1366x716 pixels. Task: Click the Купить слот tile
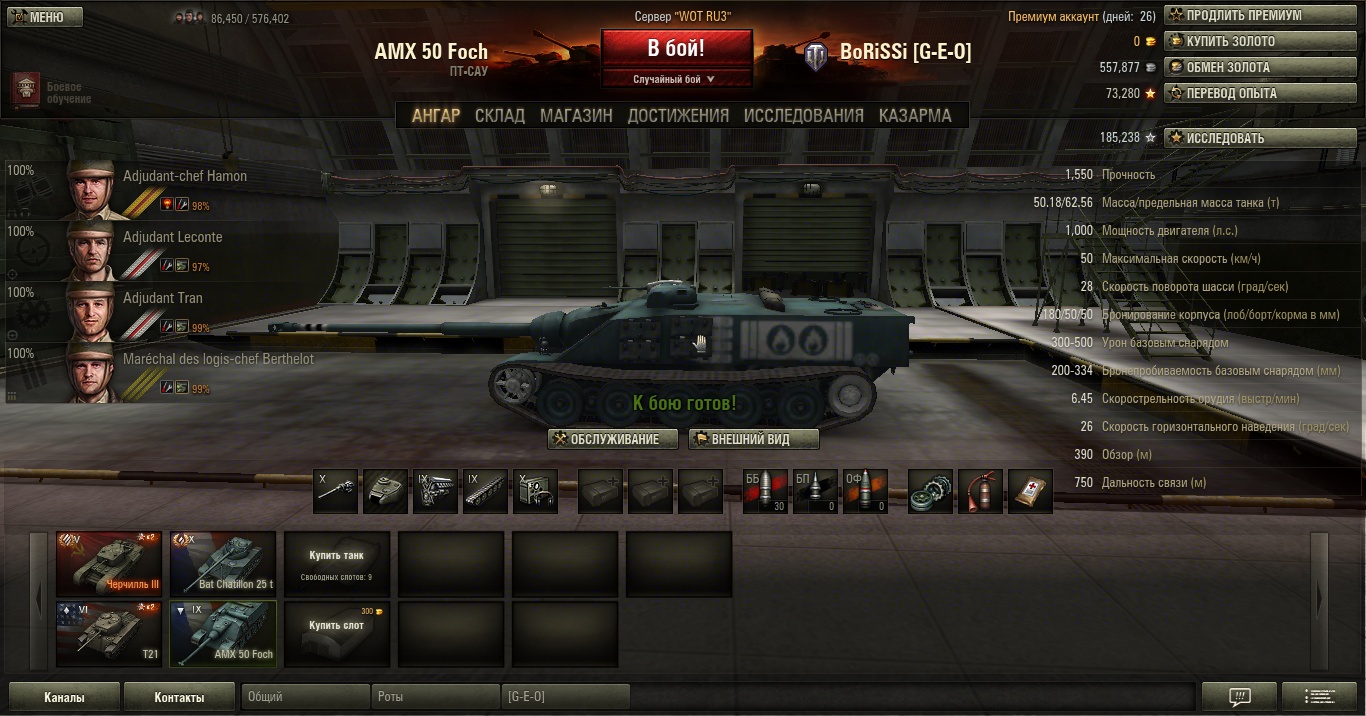pos(337,633)
